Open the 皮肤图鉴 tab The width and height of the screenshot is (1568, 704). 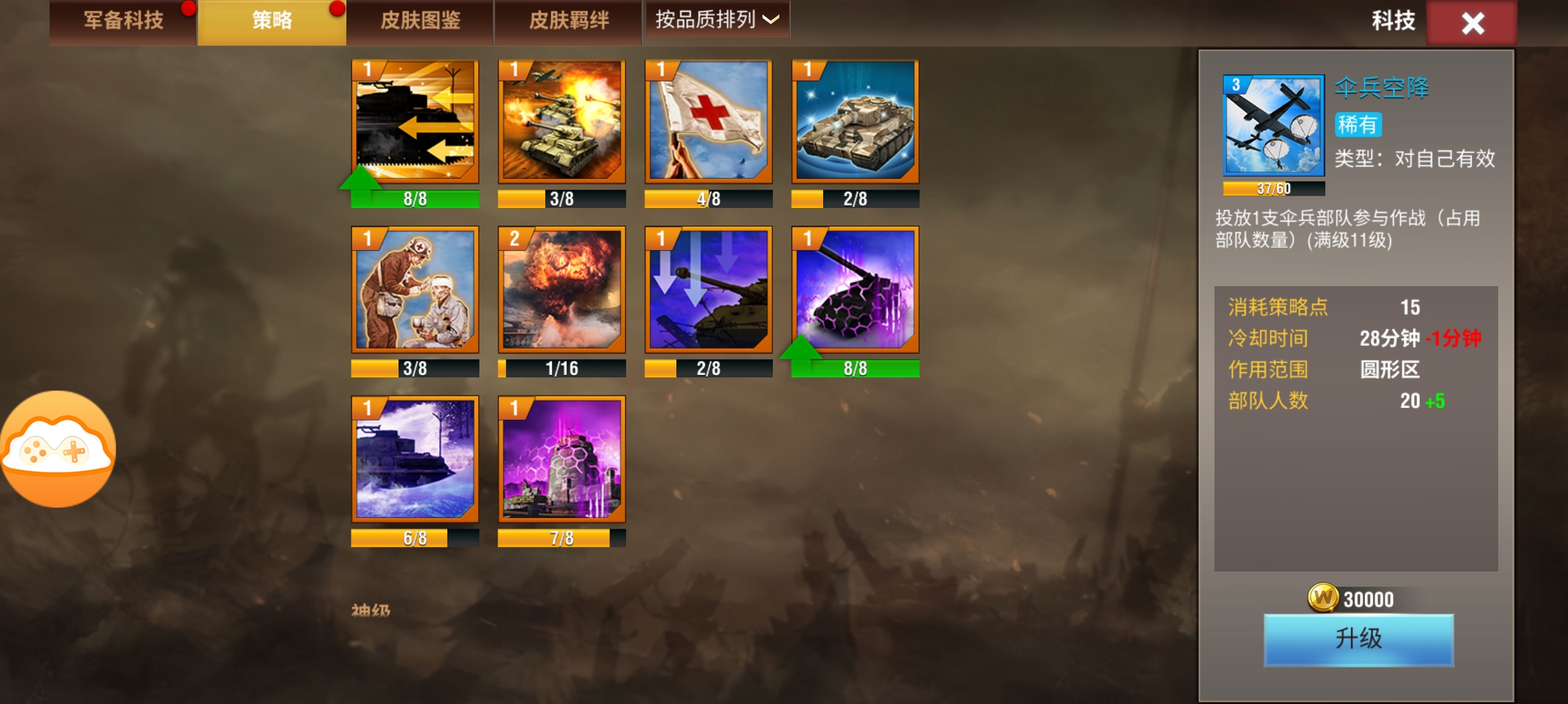click(x=419, y=21)
